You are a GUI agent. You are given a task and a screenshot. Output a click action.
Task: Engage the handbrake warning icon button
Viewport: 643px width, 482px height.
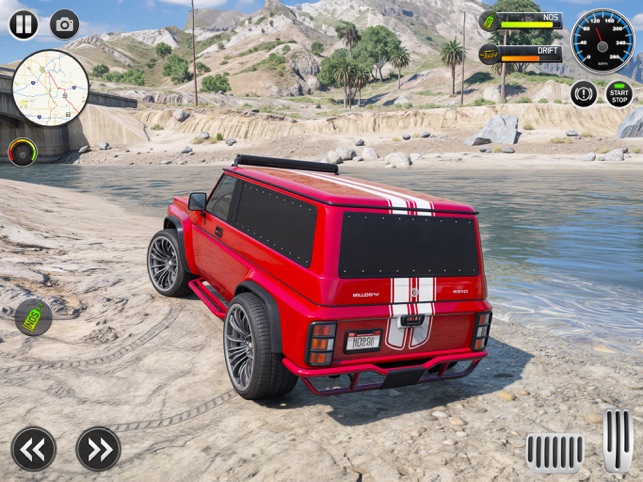(x=584, y=94)
